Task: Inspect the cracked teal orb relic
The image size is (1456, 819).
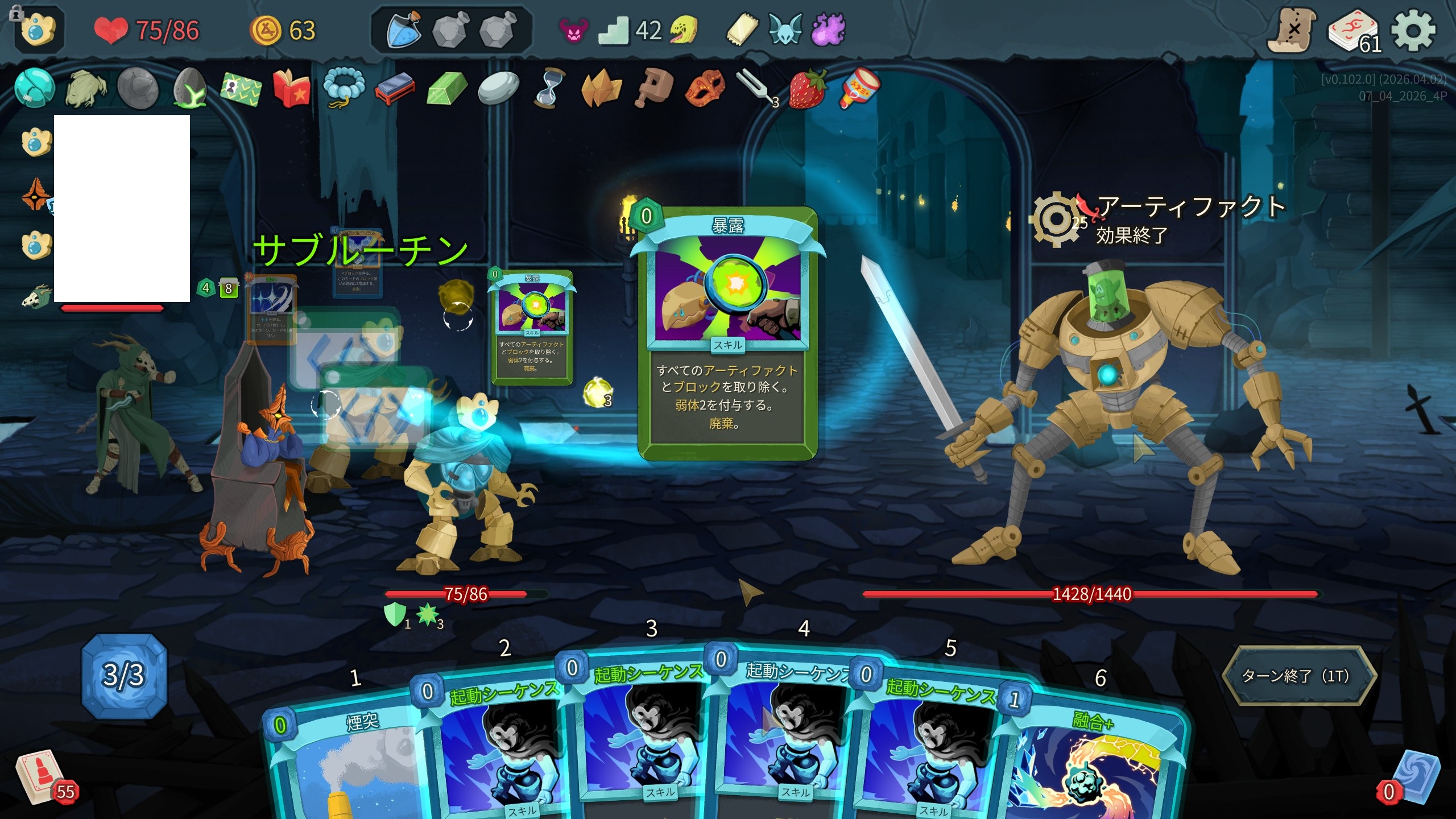Action: point(34,88)
